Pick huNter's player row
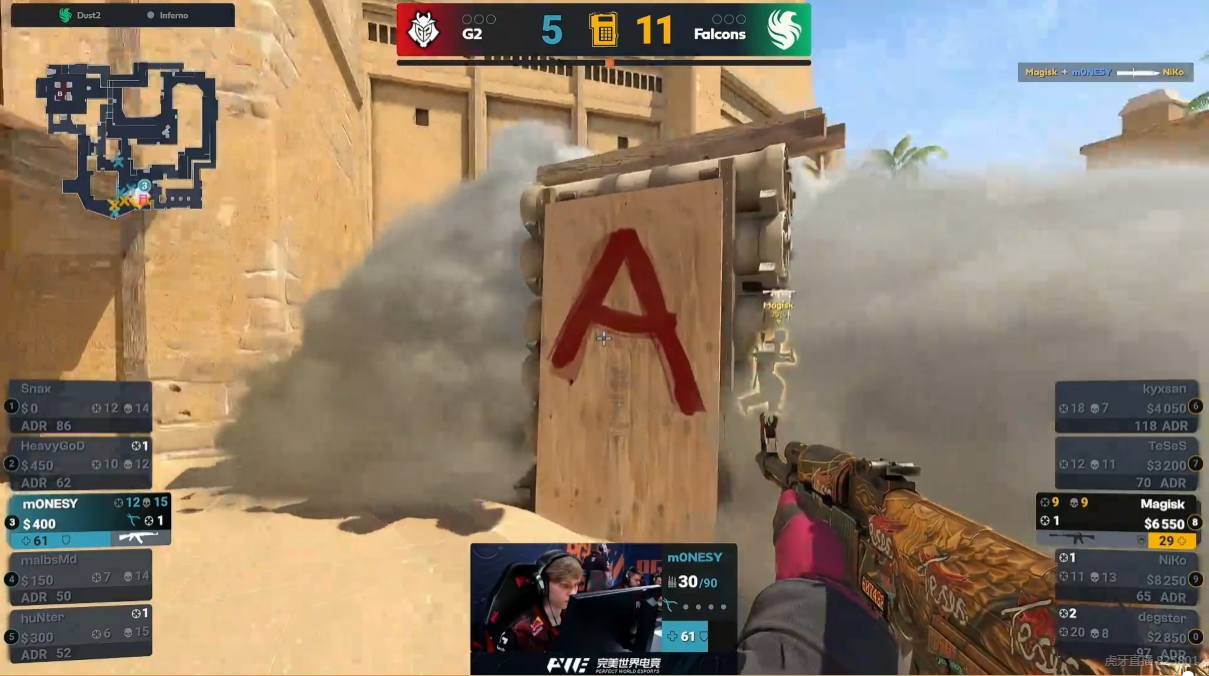 [x=81, y=634]
